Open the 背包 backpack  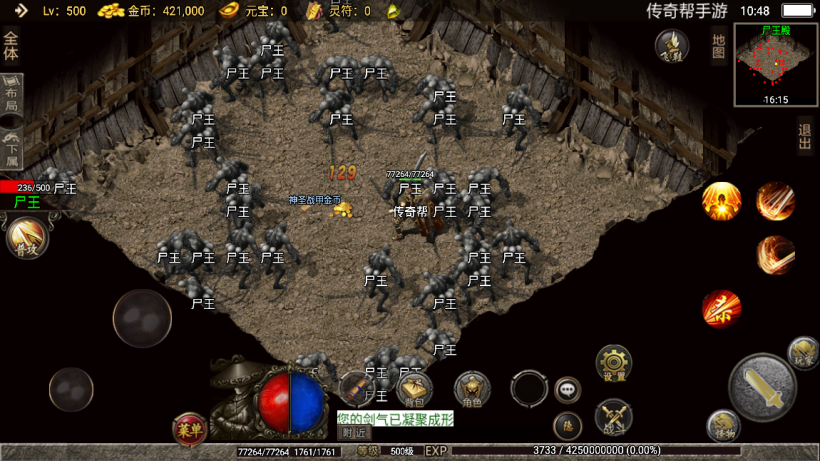click(414, 388)
